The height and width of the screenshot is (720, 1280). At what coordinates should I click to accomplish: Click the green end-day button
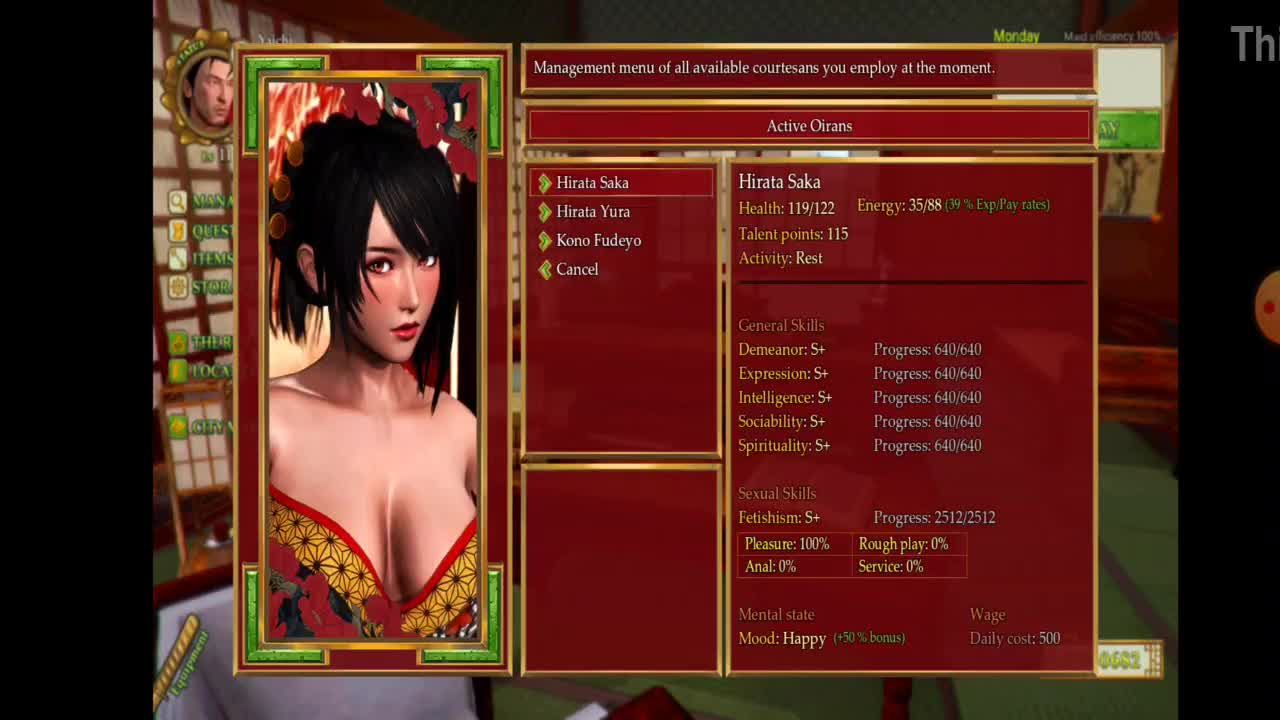[1128, 130]
